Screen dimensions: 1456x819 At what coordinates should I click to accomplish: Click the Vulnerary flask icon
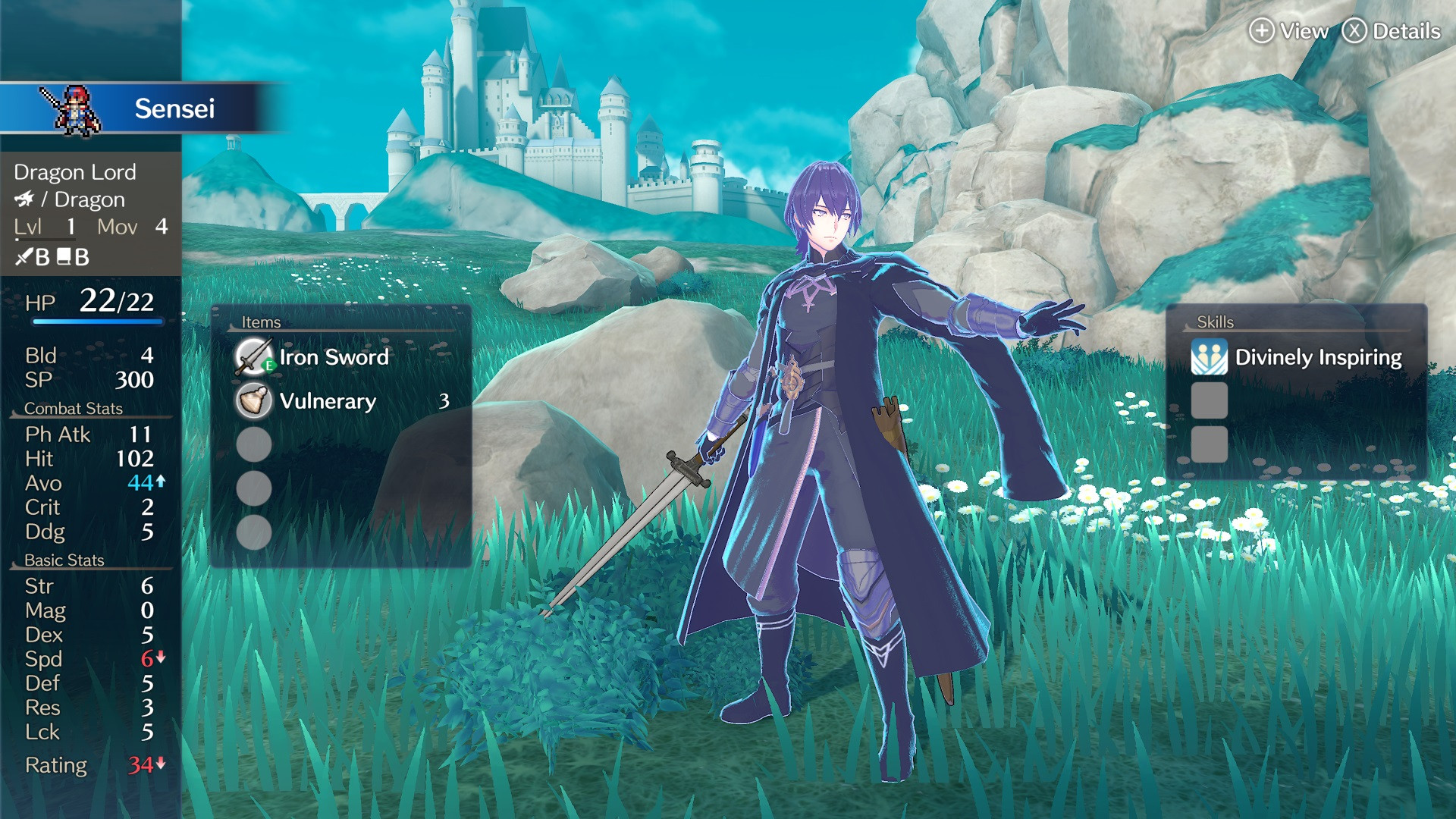254,401
